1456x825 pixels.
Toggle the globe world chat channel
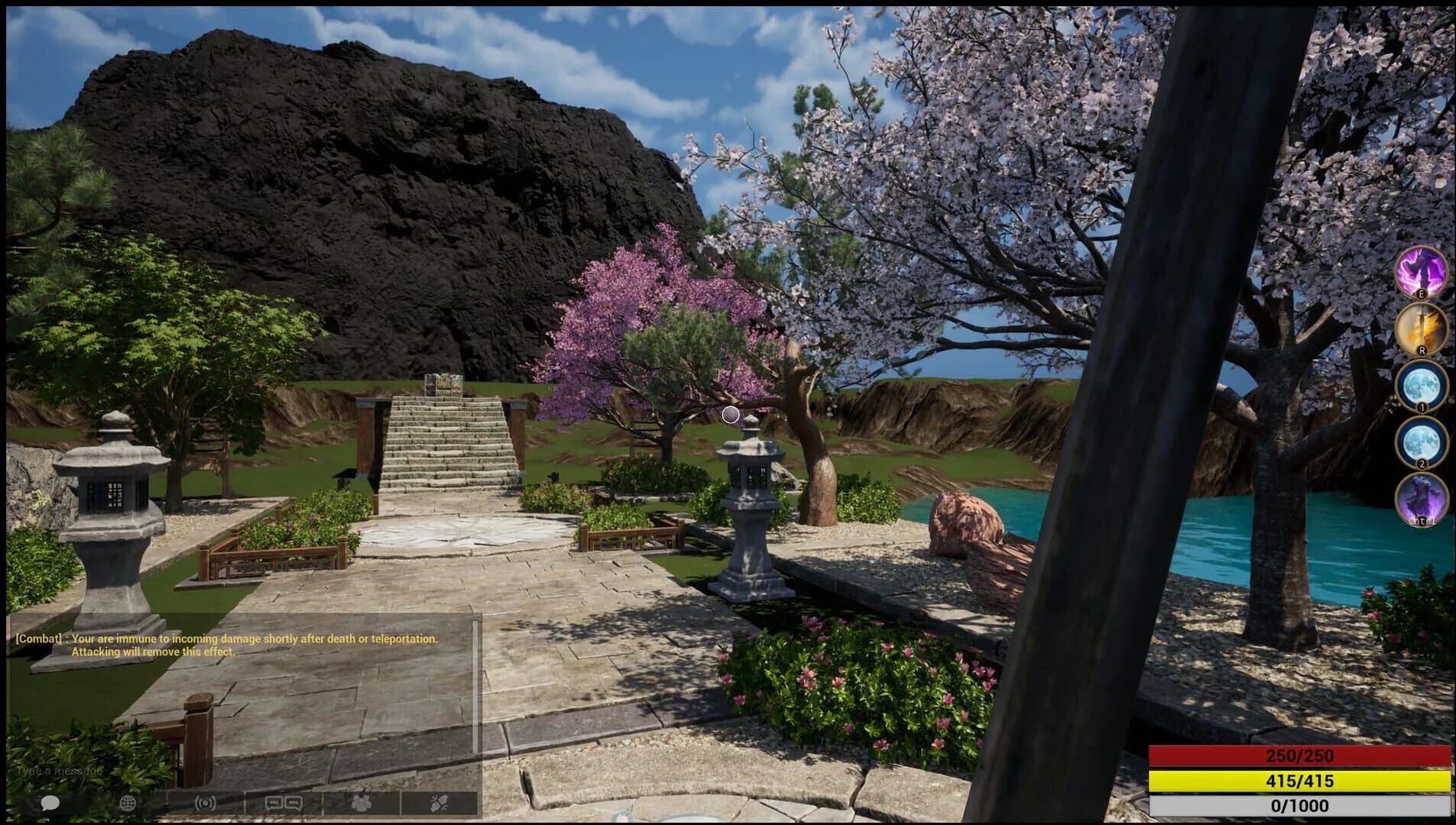click(x=128, y=803)
